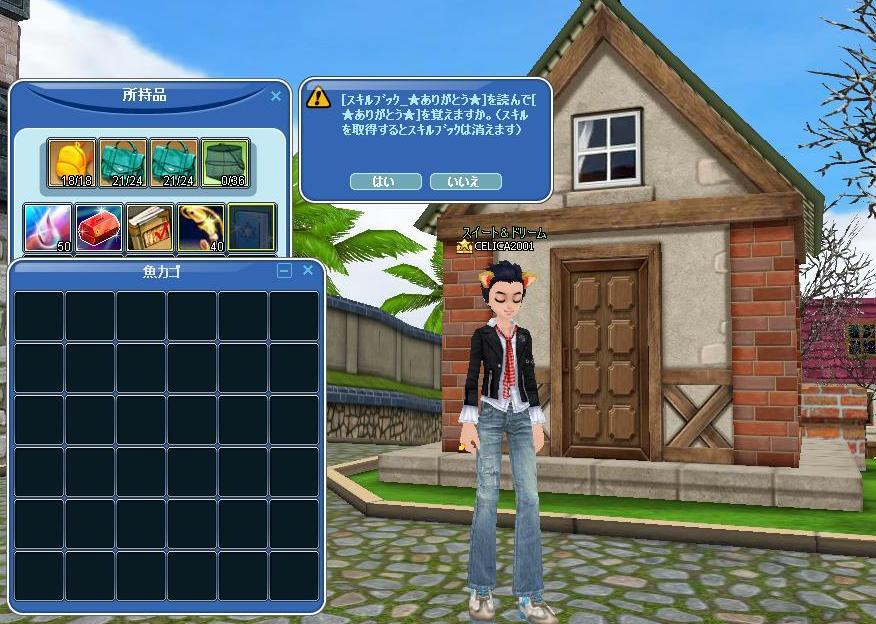Image resolution: width=876 pixels, height=624 pixels.
Task: Minimize the 魚カゴ fish basket window
Action: pos(285,270)
